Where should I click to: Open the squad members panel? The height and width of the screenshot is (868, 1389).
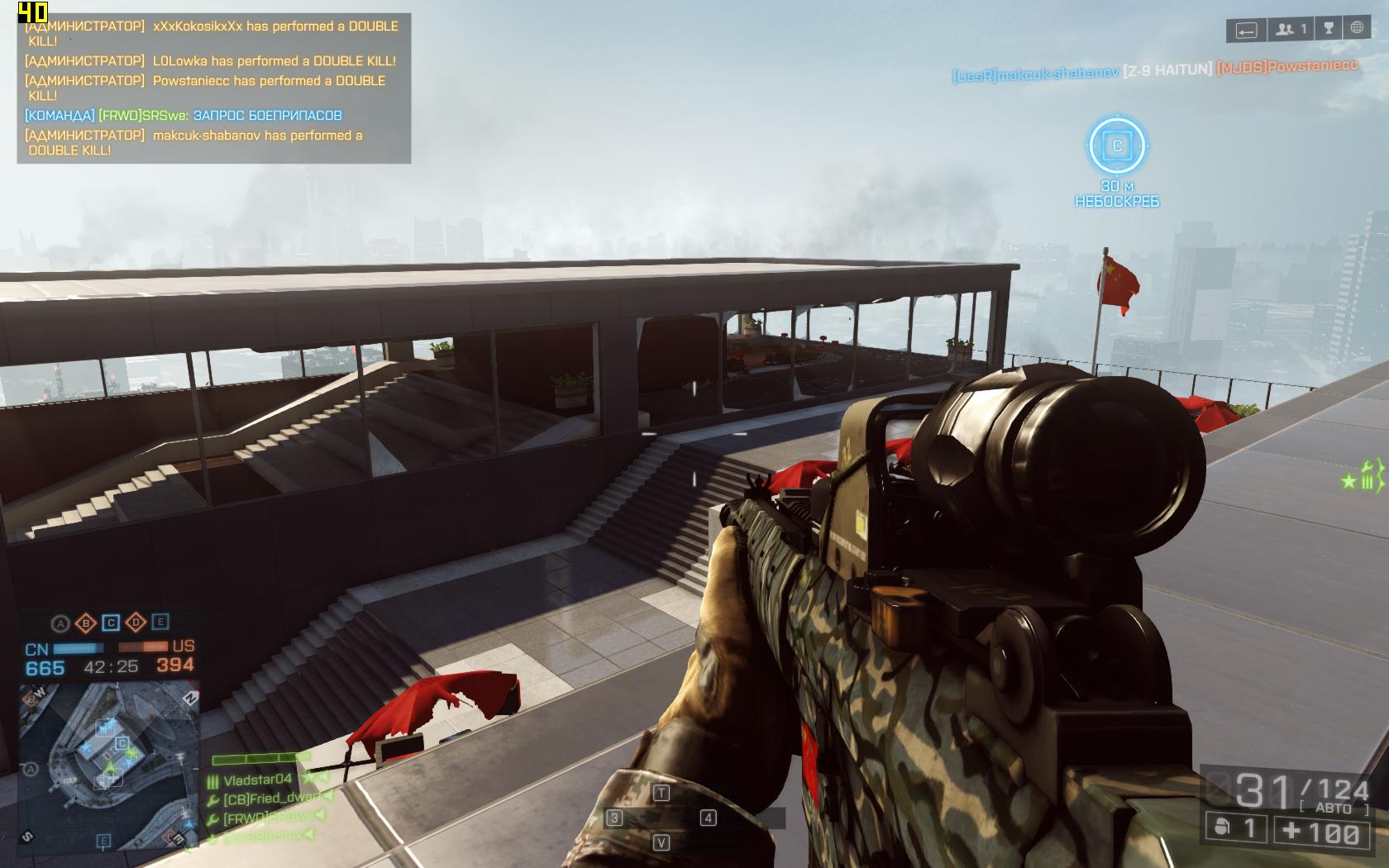point(1290,30)
